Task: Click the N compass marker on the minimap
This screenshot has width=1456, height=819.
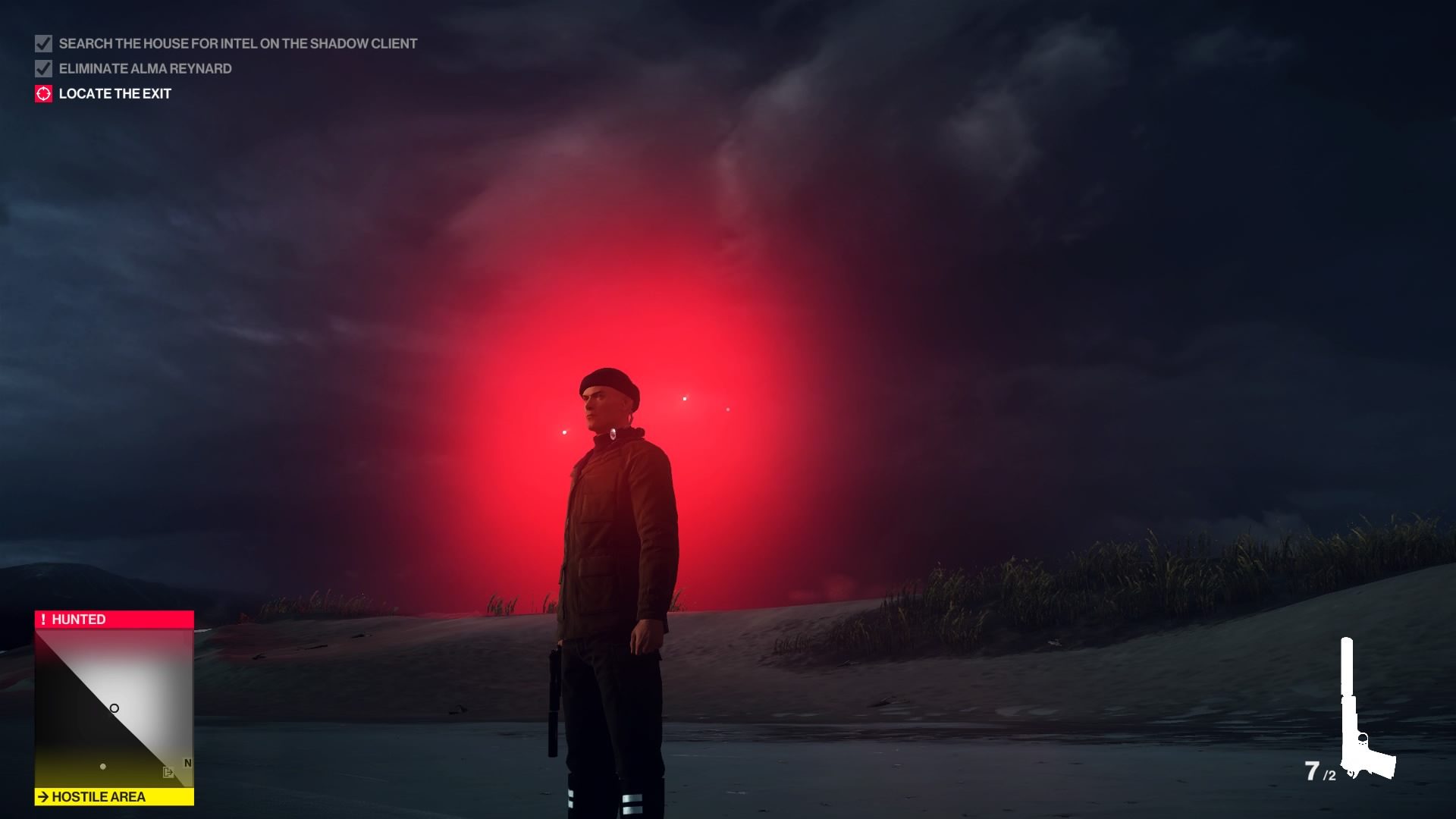Action: [187, 762]
